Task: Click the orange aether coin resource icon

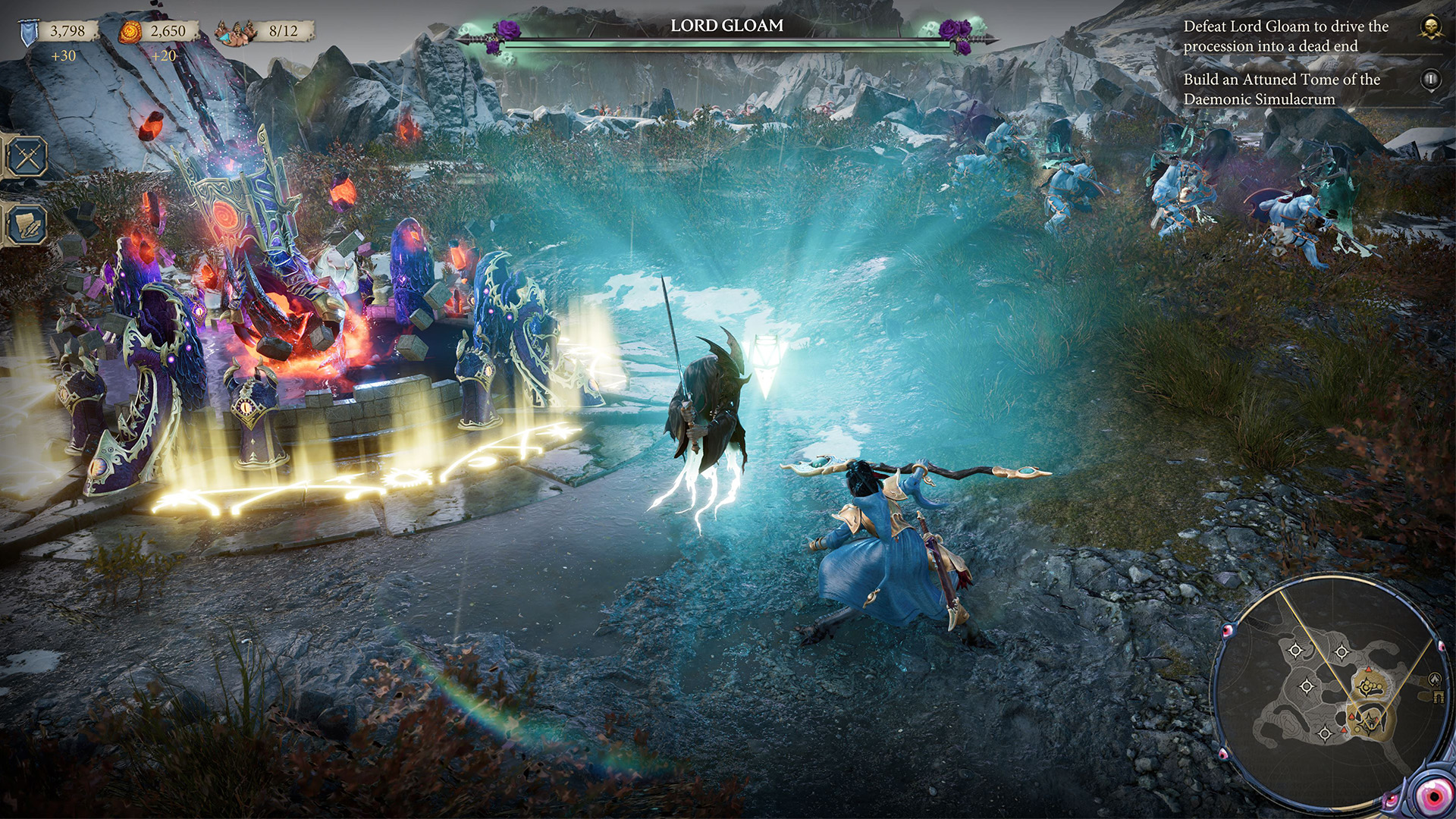Action: (129, 32)
